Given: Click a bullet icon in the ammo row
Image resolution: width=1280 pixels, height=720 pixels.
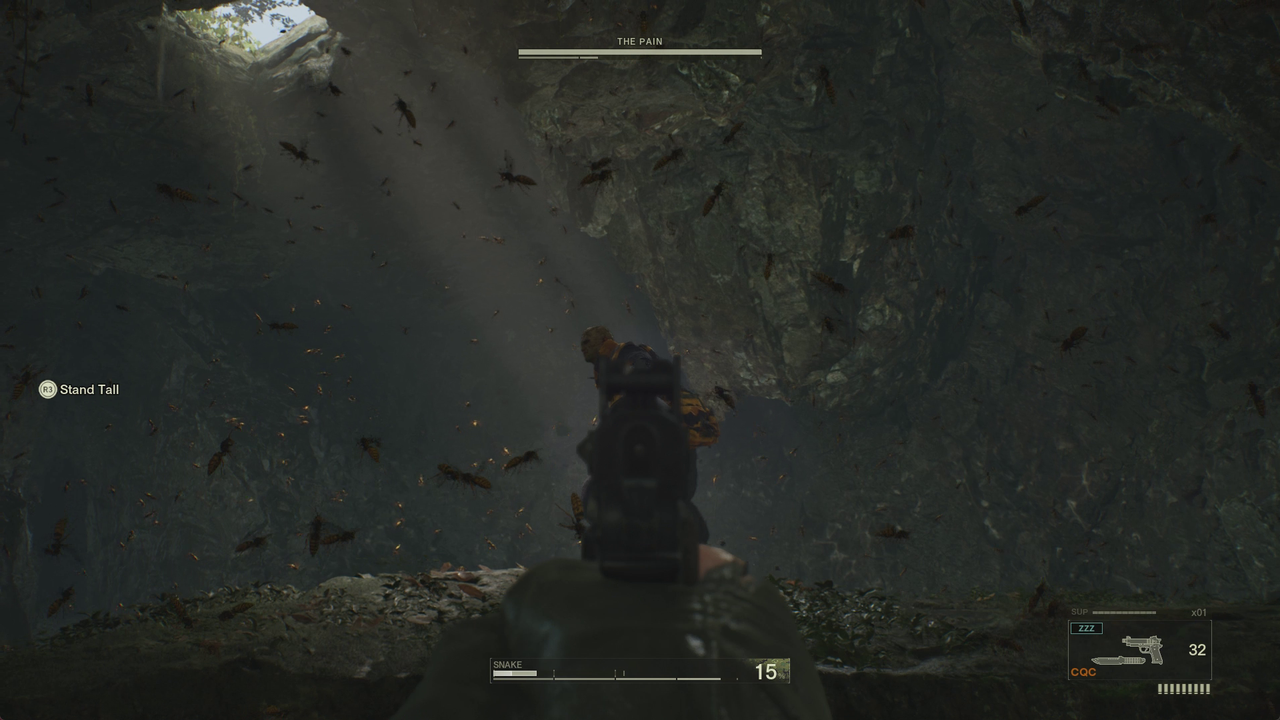Looking at the screenshot, I should (1183, 689).
